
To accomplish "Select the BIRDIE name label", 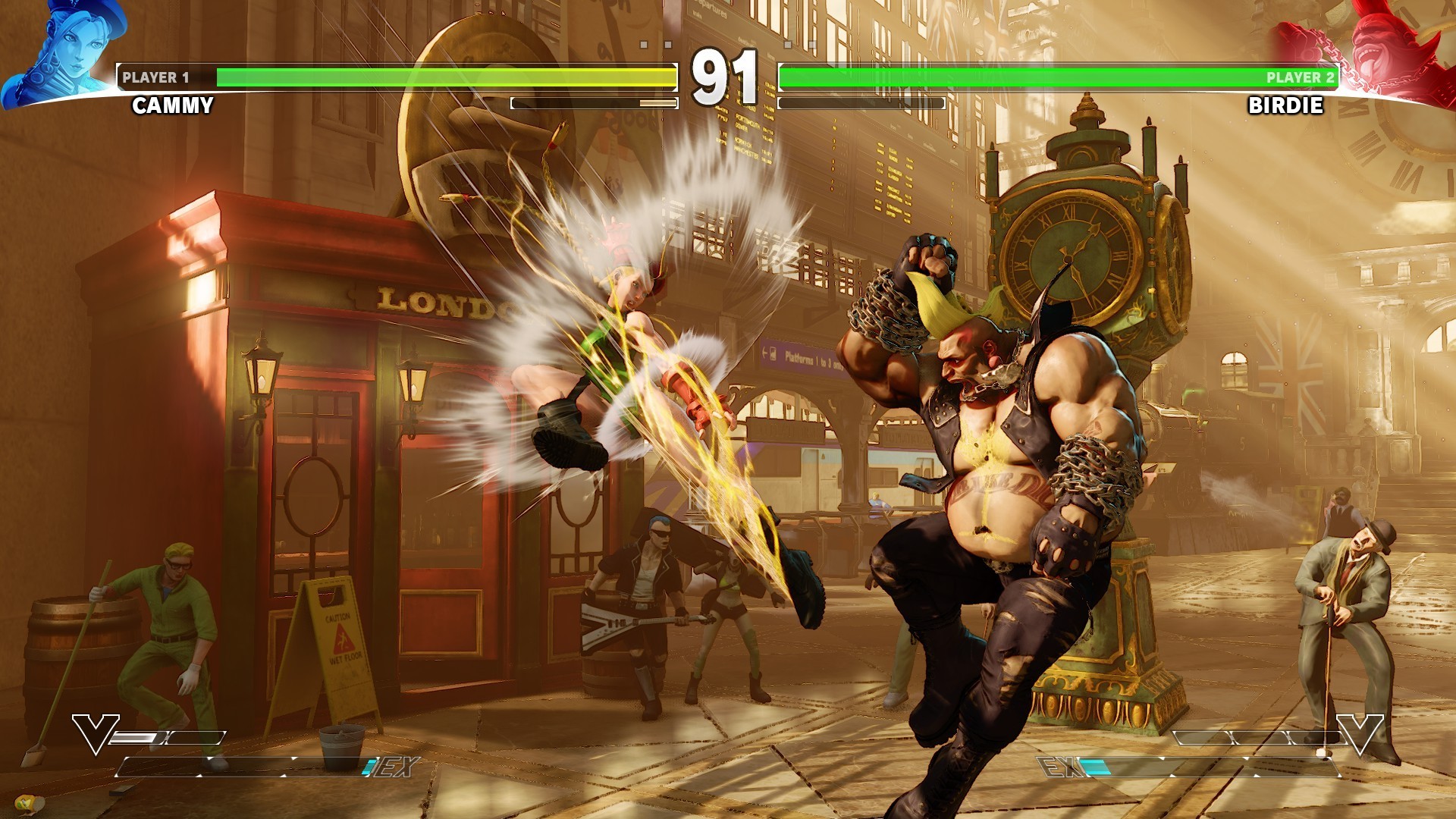I will [1287, 107].
